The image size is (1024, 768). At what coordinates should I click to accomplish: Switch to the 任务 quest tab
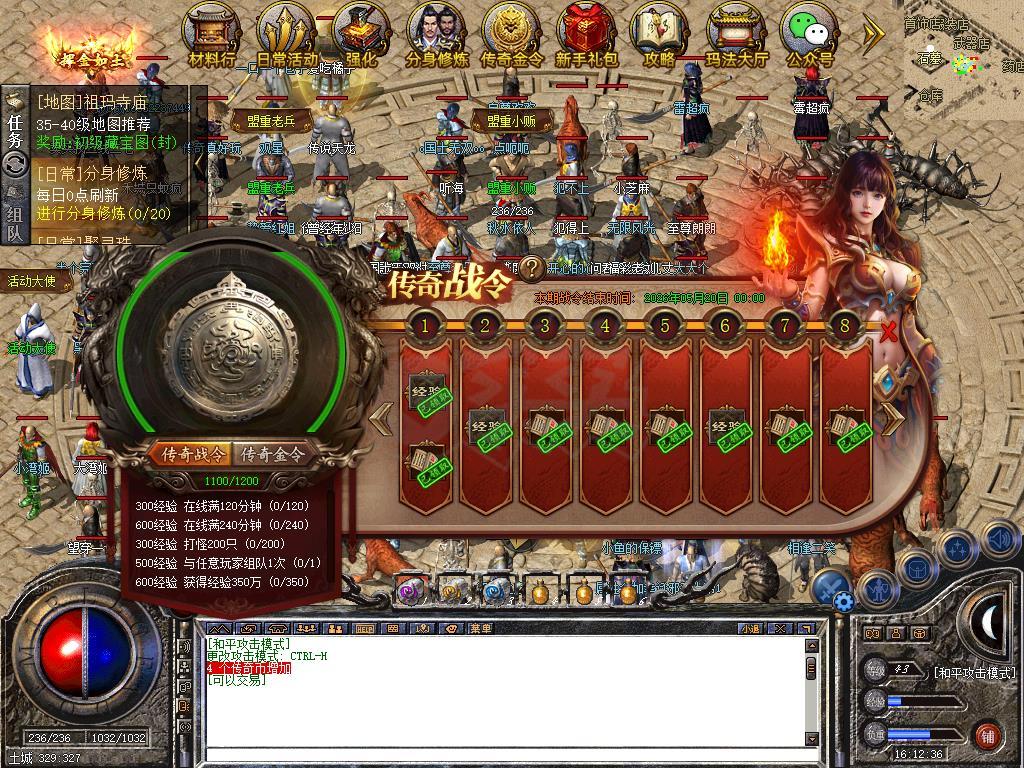[15, 125]
